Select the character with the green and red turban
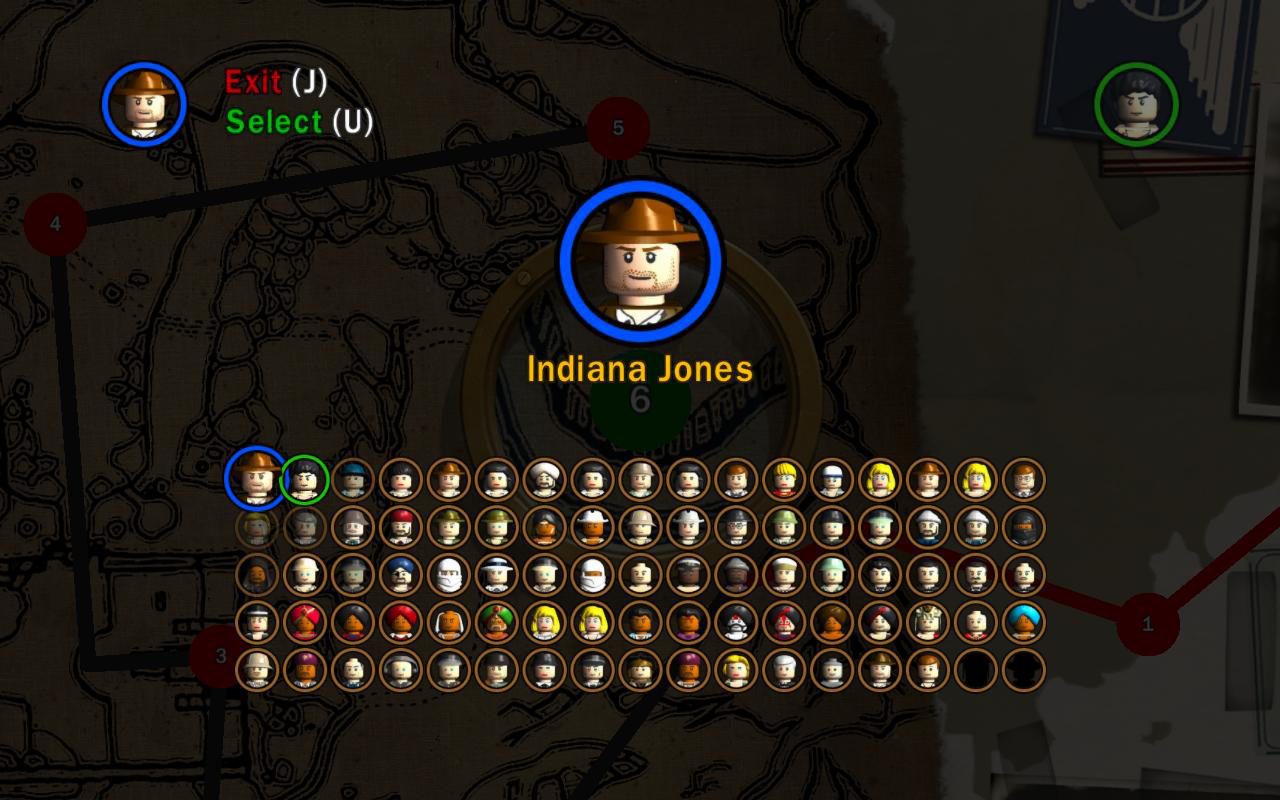 [496, 622]
